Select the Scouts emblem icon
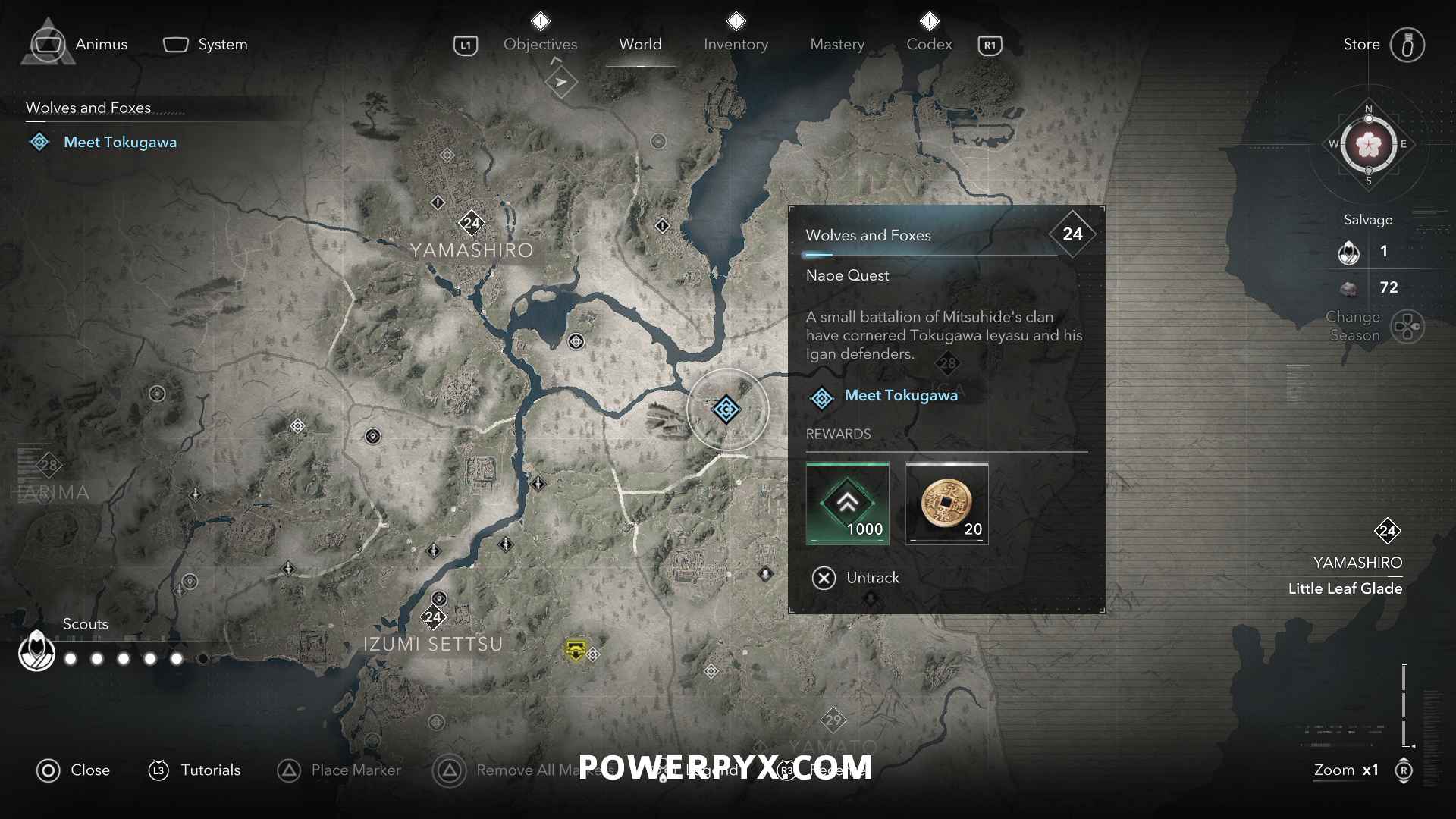 (35, 651)
